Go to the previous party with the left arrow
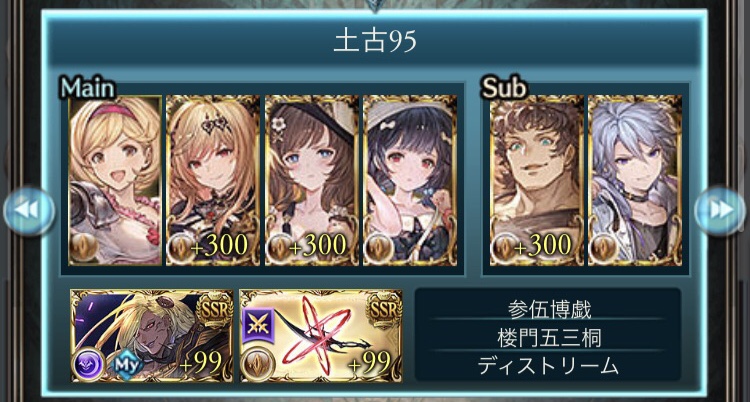 (27, 209)
